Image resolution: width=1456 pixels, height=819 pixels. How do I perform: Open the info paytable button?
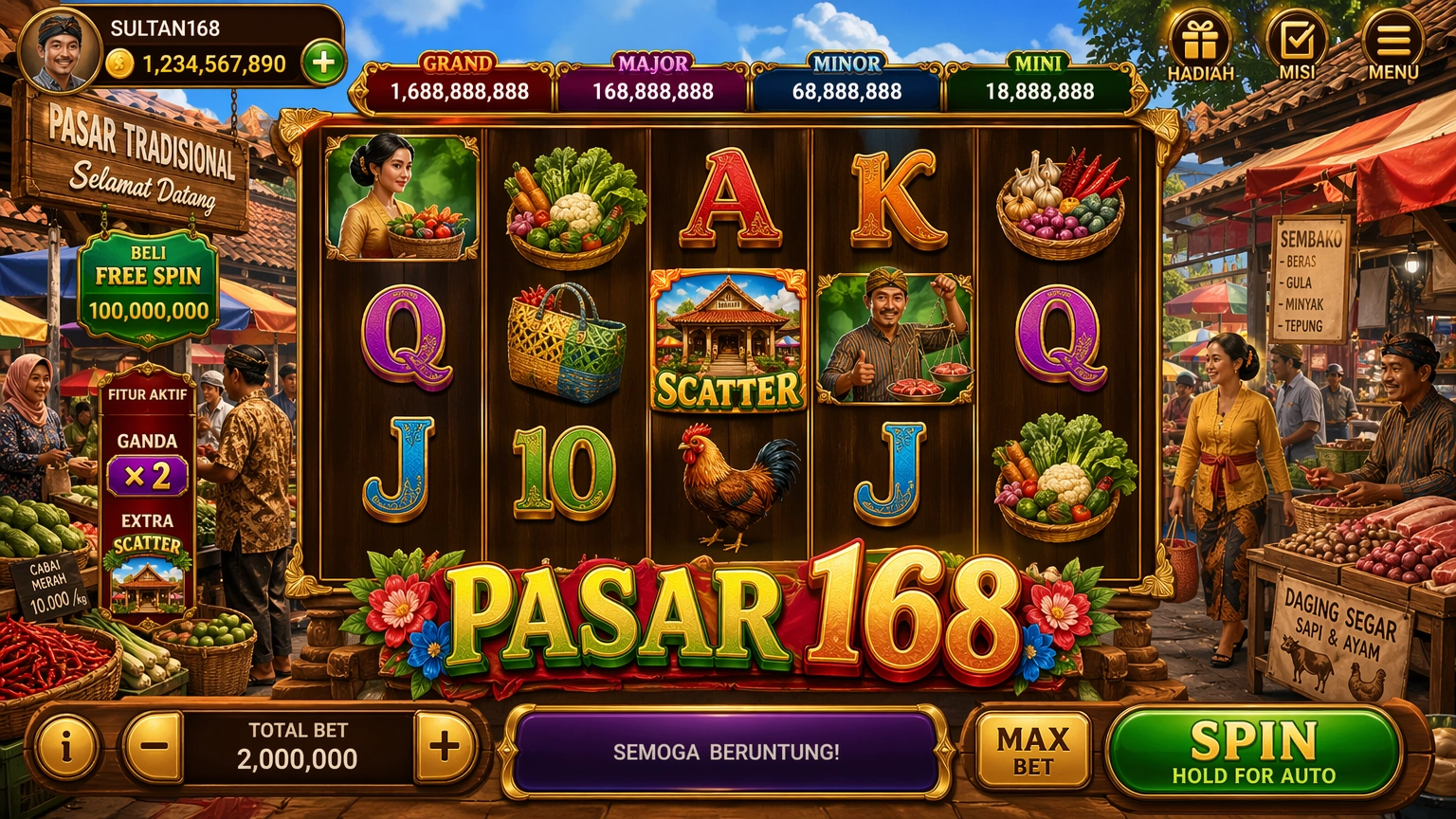click(66, 747)
